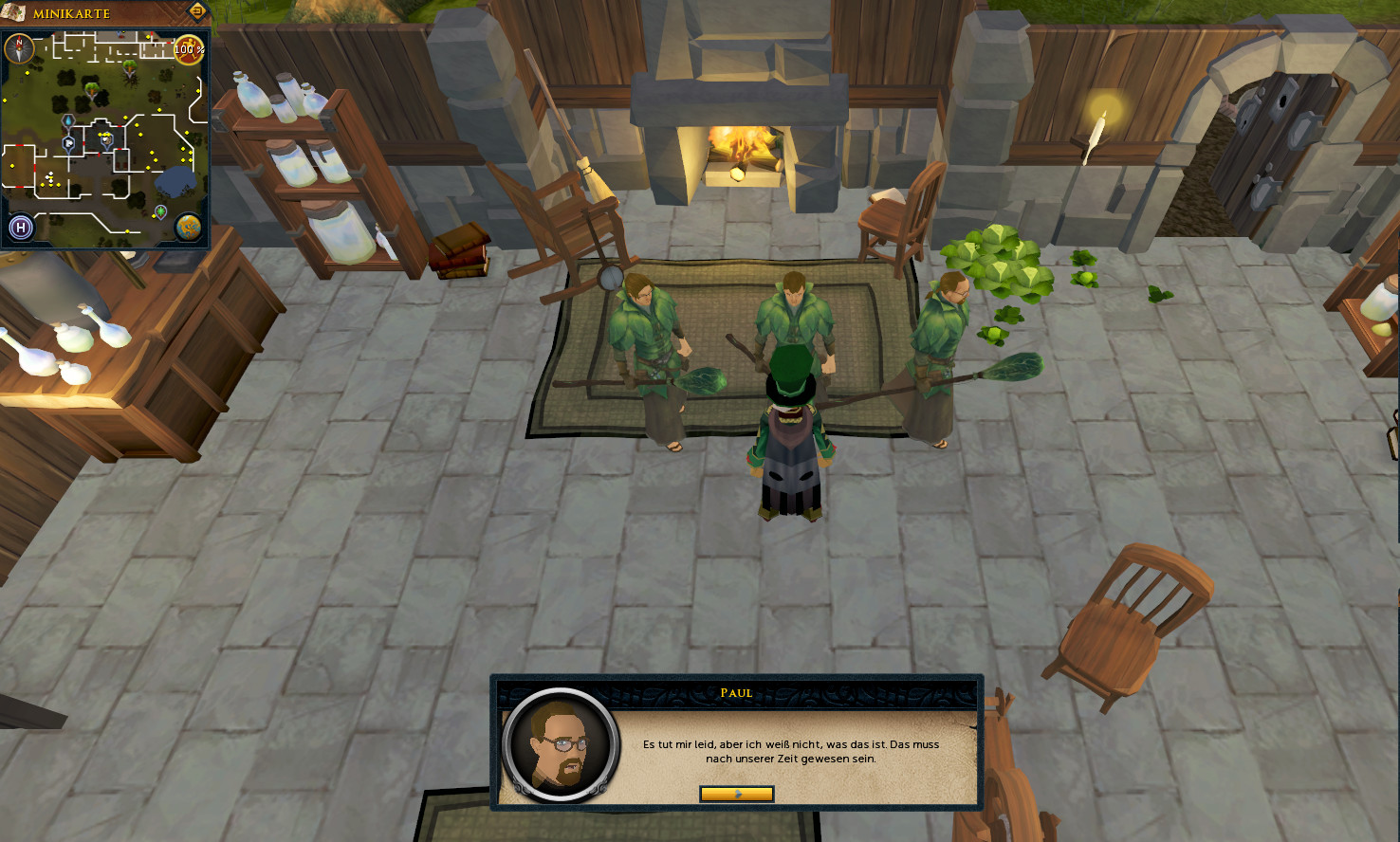Continue Paul's dialogue with the yellow arrow button

point(736,794)
